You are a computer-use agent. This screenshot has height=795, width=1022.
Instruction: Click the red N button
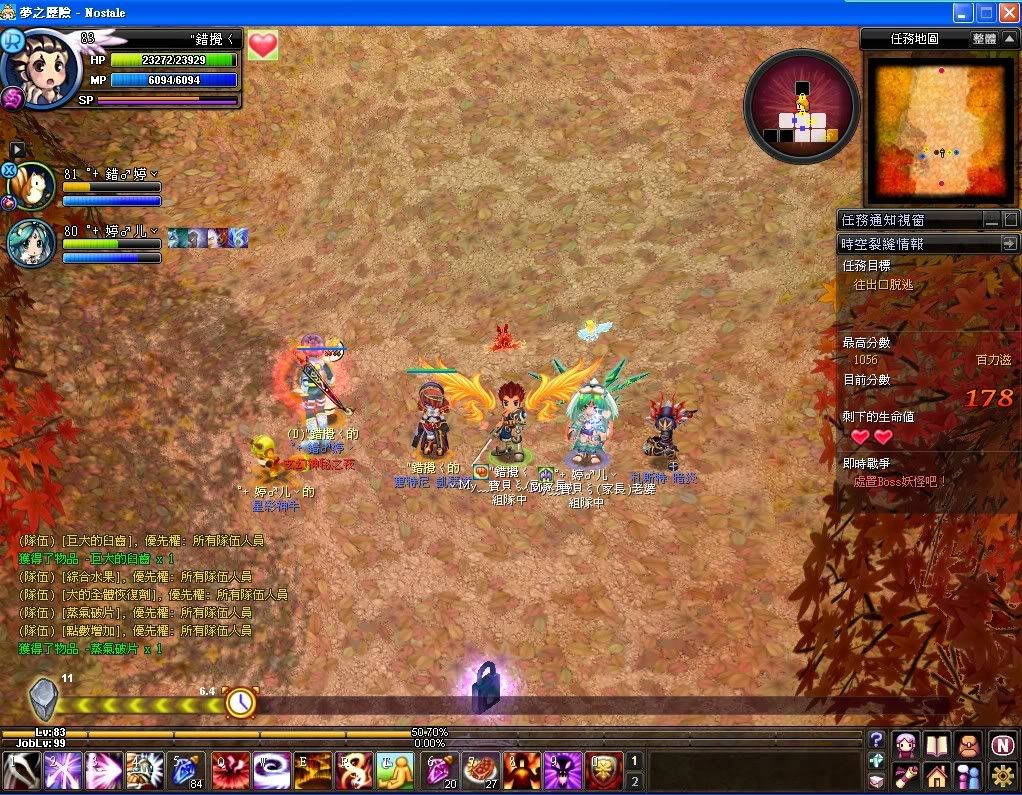click(1003, 745)
